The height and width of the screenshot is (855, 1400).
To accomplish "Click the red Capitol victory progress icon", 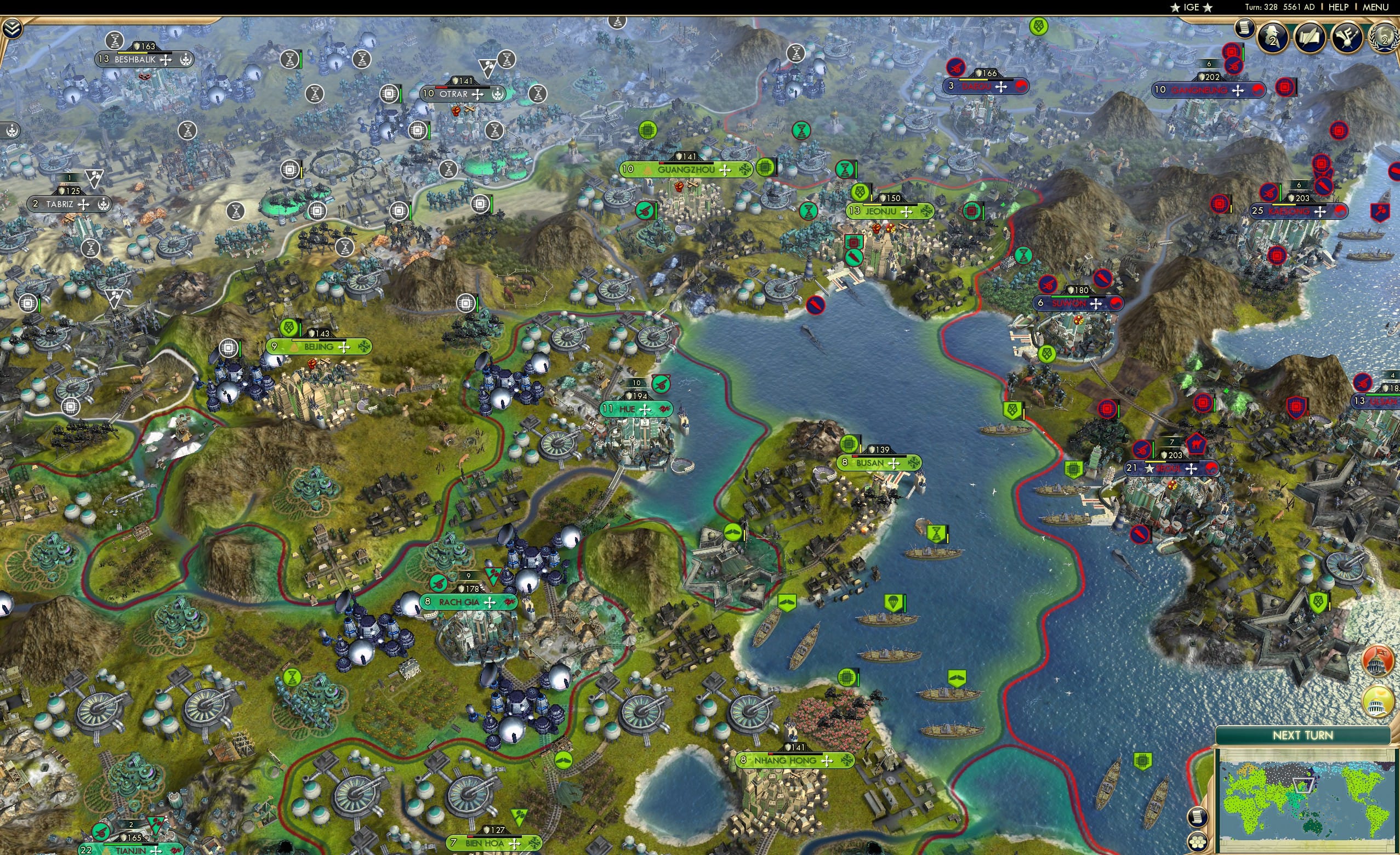I will pyautogui.click(x=1377, y=661).
